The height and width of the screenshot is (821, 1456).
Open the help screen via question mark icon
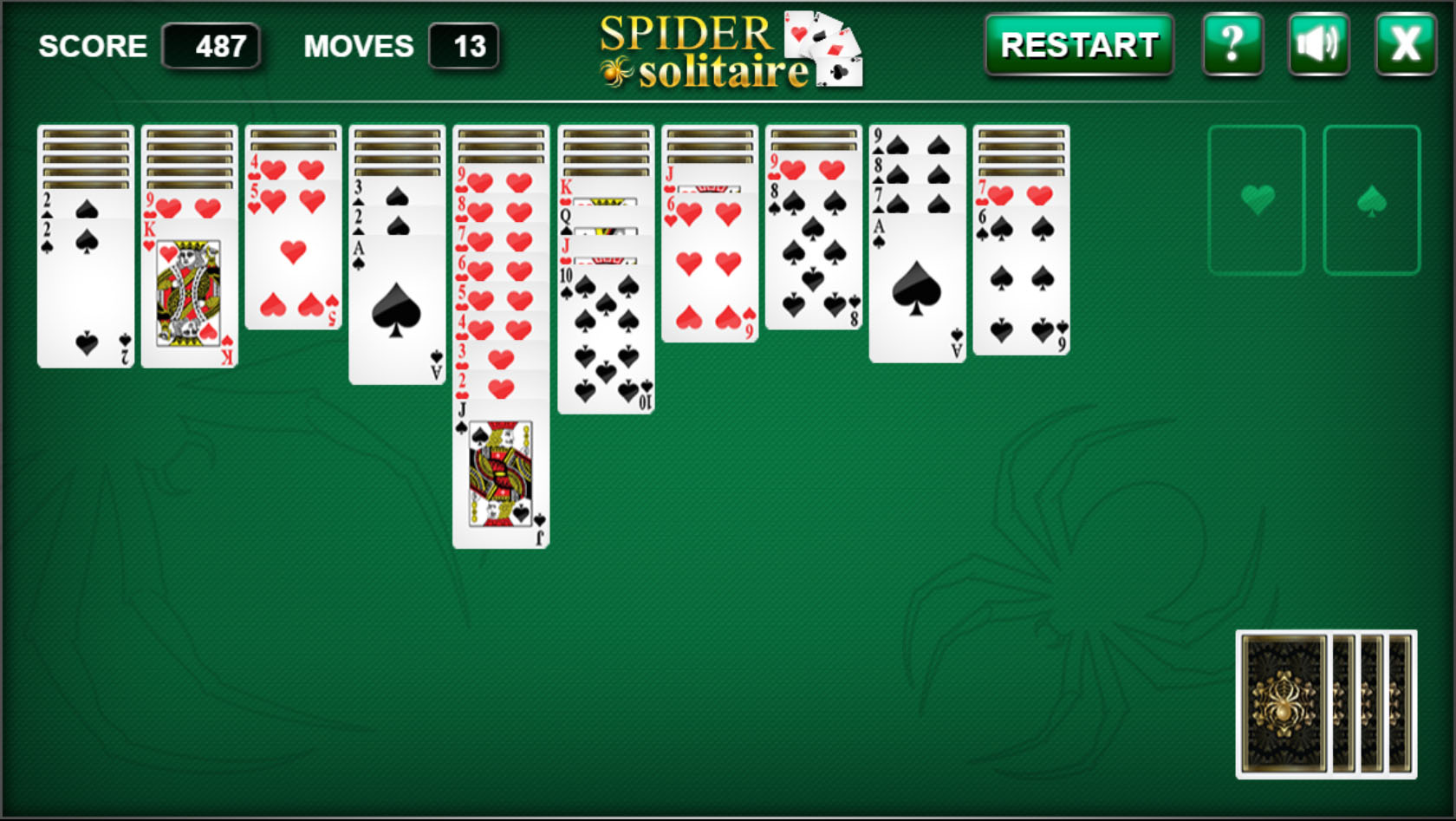[1232, 45]
